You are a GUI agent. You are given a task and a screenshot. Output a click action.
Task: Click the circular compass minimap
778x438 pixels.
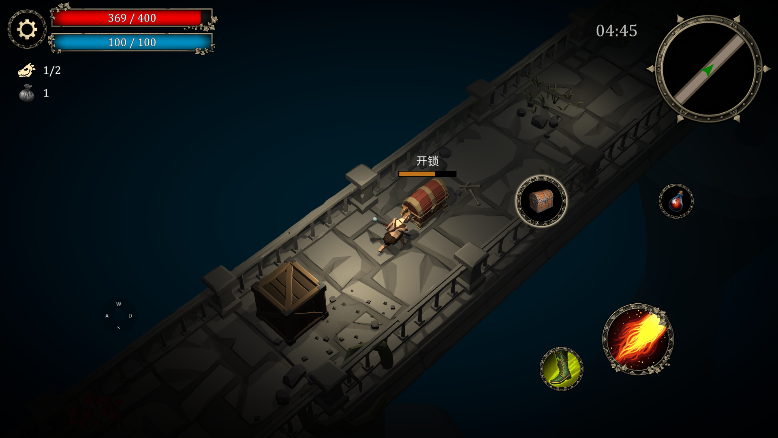tap(708, 68)
